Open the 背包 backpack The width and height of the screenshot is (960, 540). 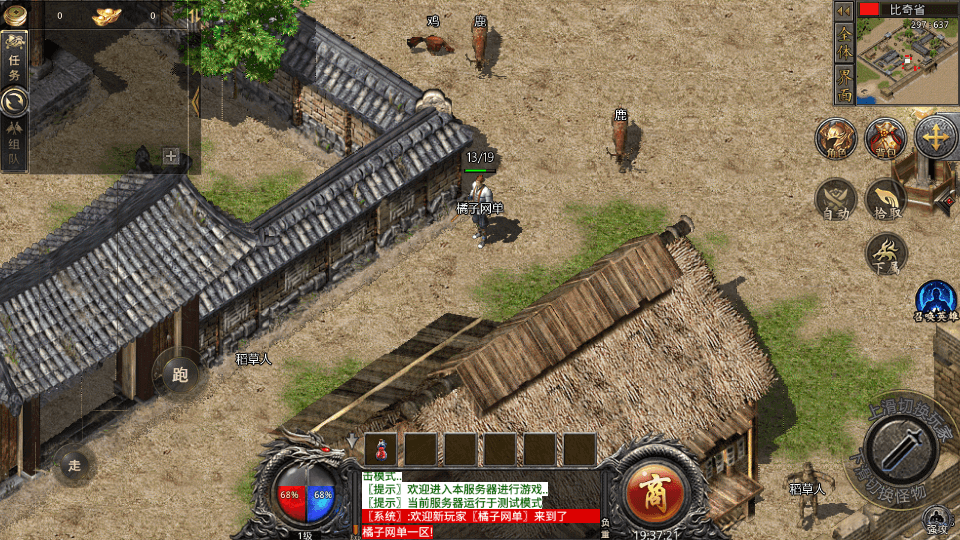(x=885, y=138)
